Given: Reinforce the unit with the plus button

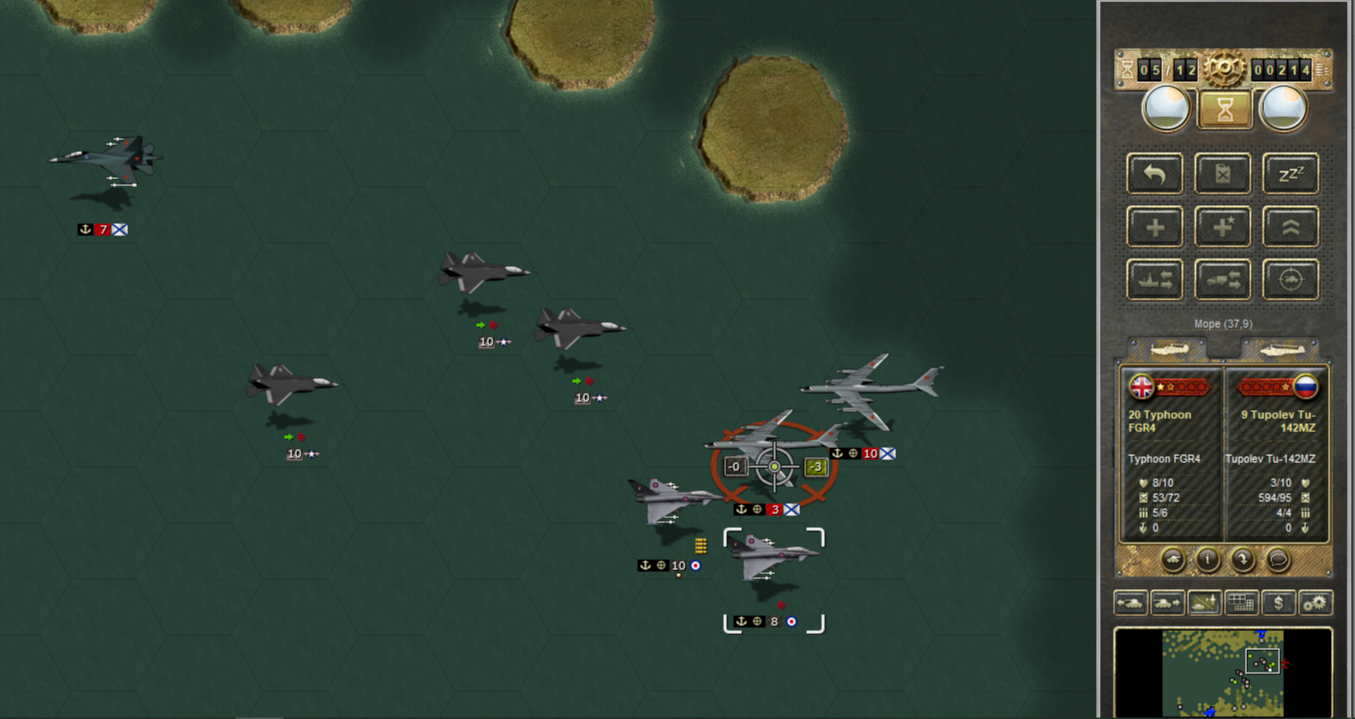Looking at the screenshot, I should coord(1155,227).
